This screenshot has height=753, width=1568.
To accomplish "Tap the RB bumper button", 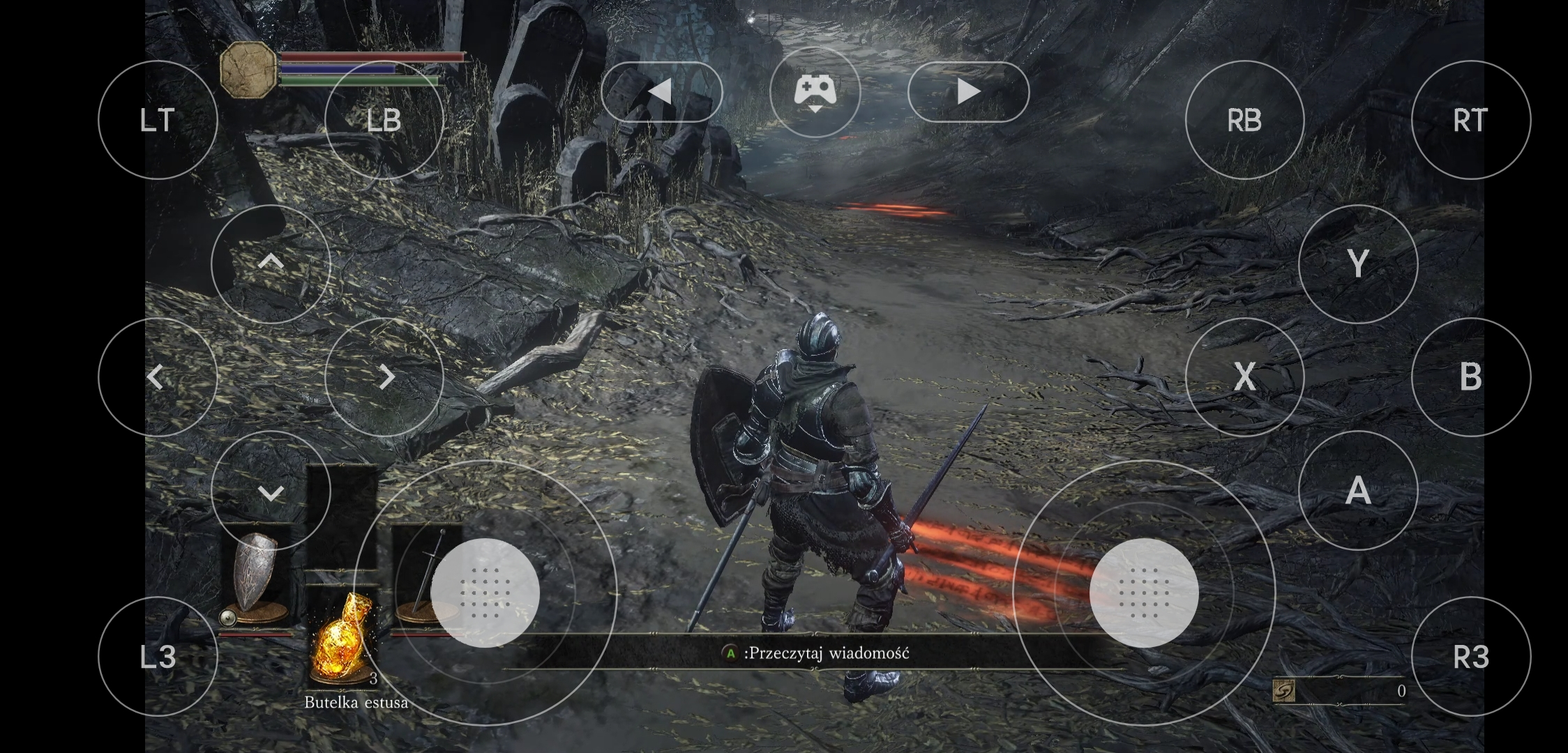I will (1244, 120).
